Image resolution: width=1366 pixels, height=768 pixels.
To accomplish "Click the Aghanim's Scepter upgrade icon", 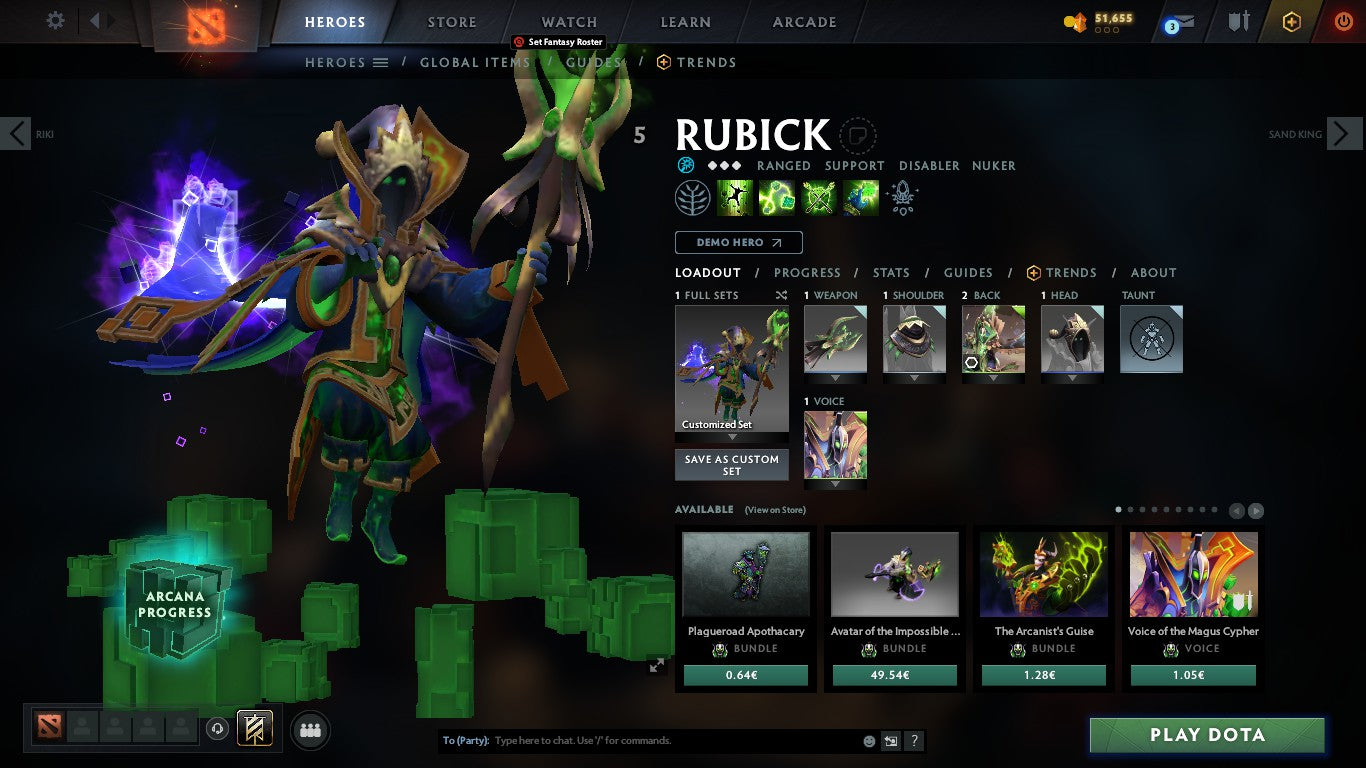I will point(902,197).
